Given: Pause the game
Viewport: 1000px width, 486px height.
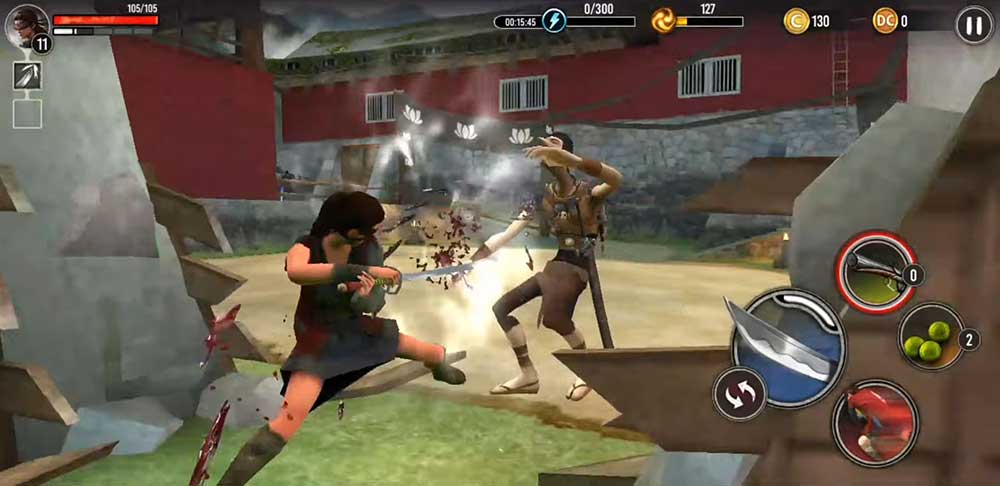Looking at the screenshot, I should point(973,24).
